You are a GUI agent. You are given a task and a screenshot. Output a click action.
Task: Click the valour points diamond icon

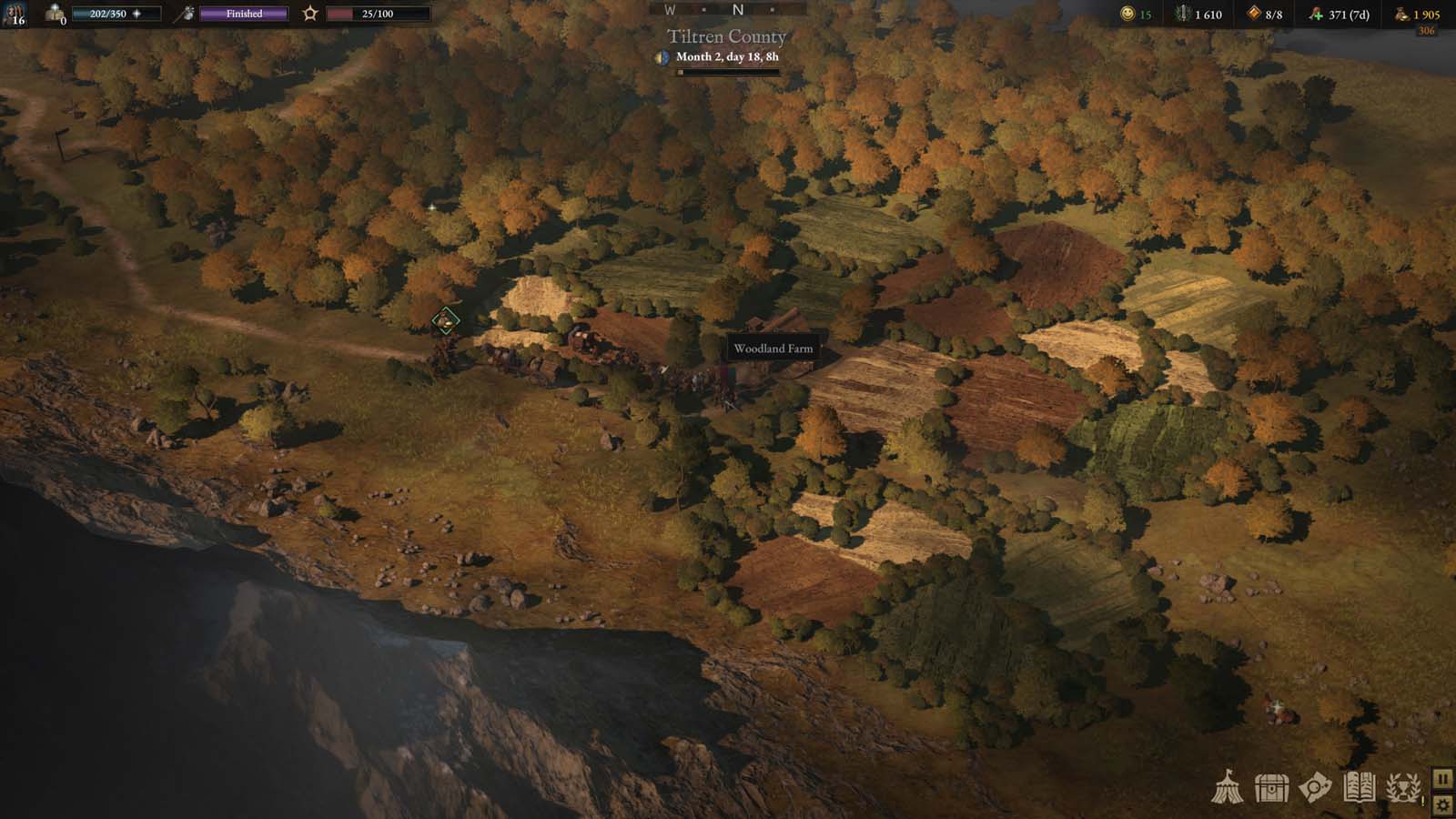point(1253,14)
